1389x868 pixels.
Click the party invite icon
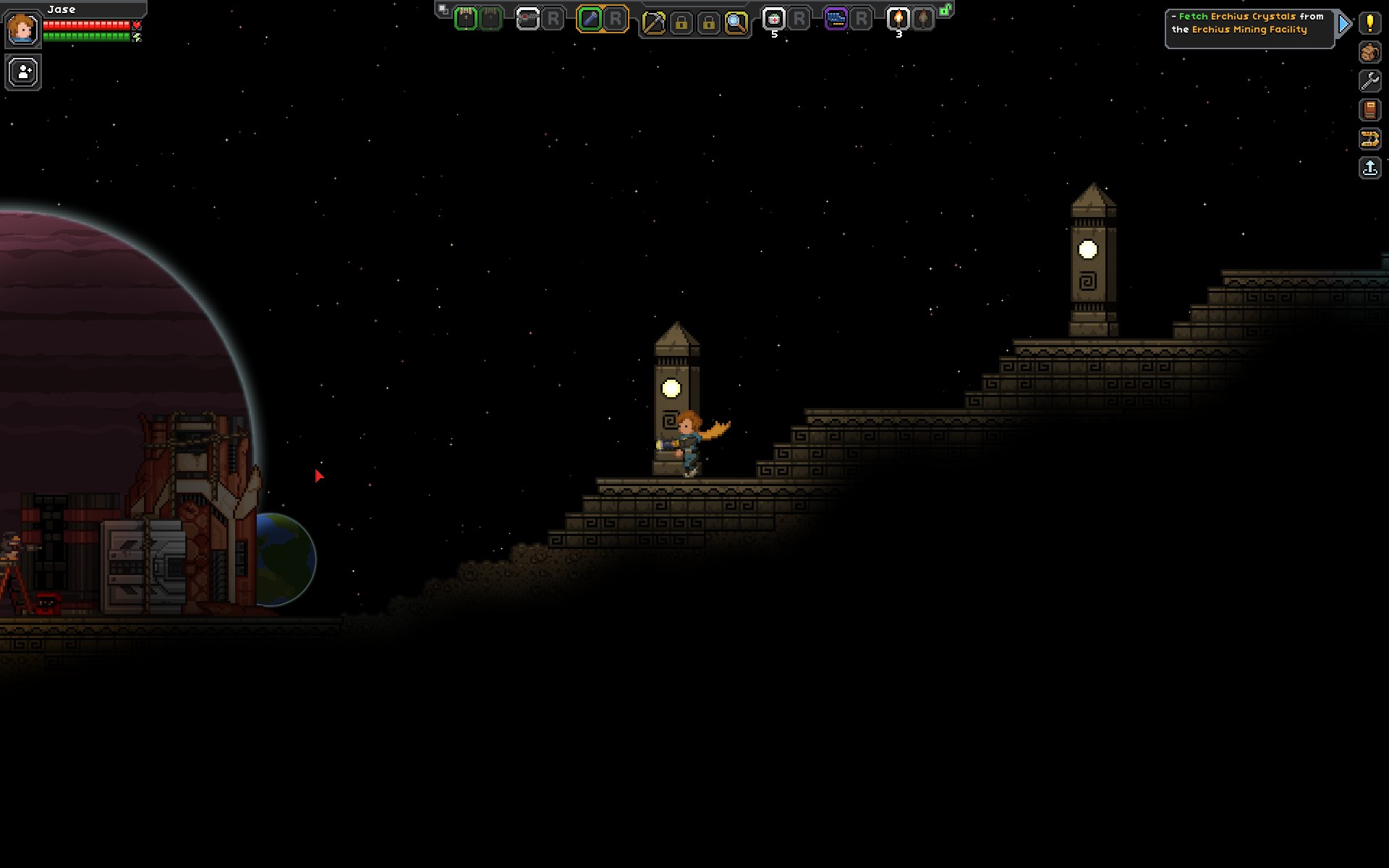point(23,72)
